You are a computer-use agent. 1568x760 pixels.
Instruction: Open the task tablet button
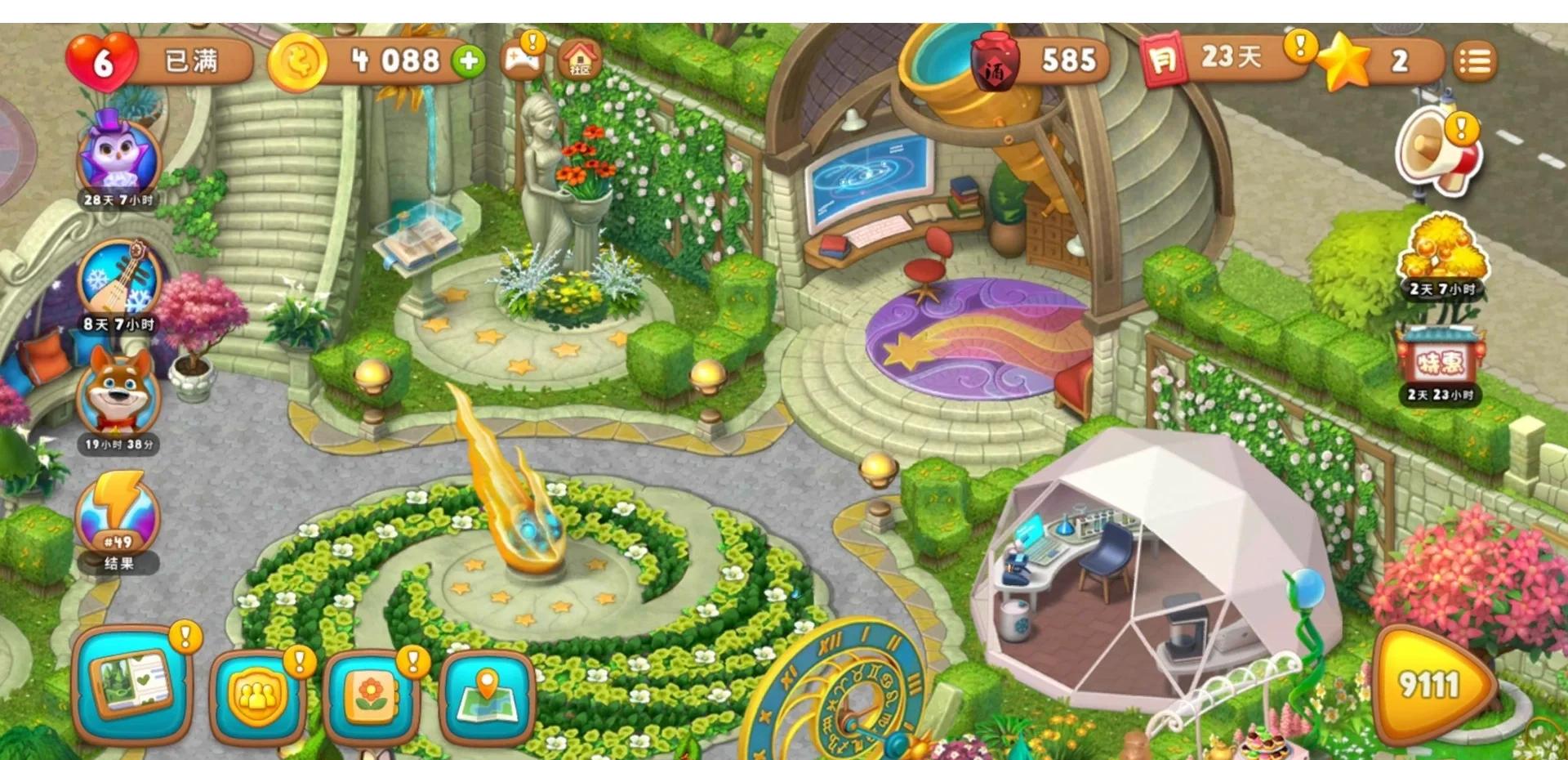click(x=131, y=685)
